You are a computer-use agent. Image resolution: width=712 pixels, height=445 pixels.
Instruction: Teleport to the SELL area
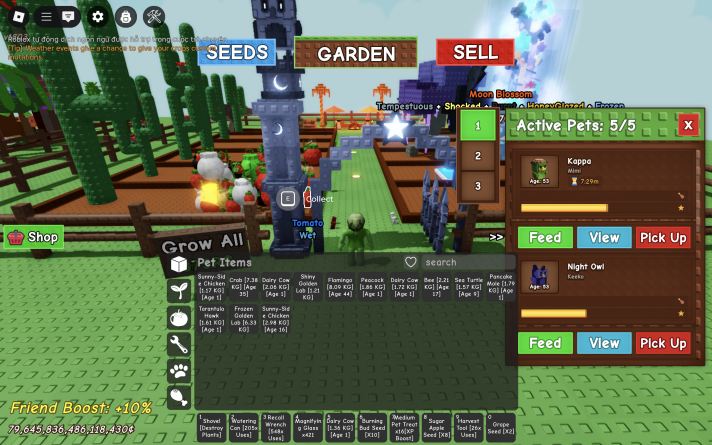click(475, 52)
